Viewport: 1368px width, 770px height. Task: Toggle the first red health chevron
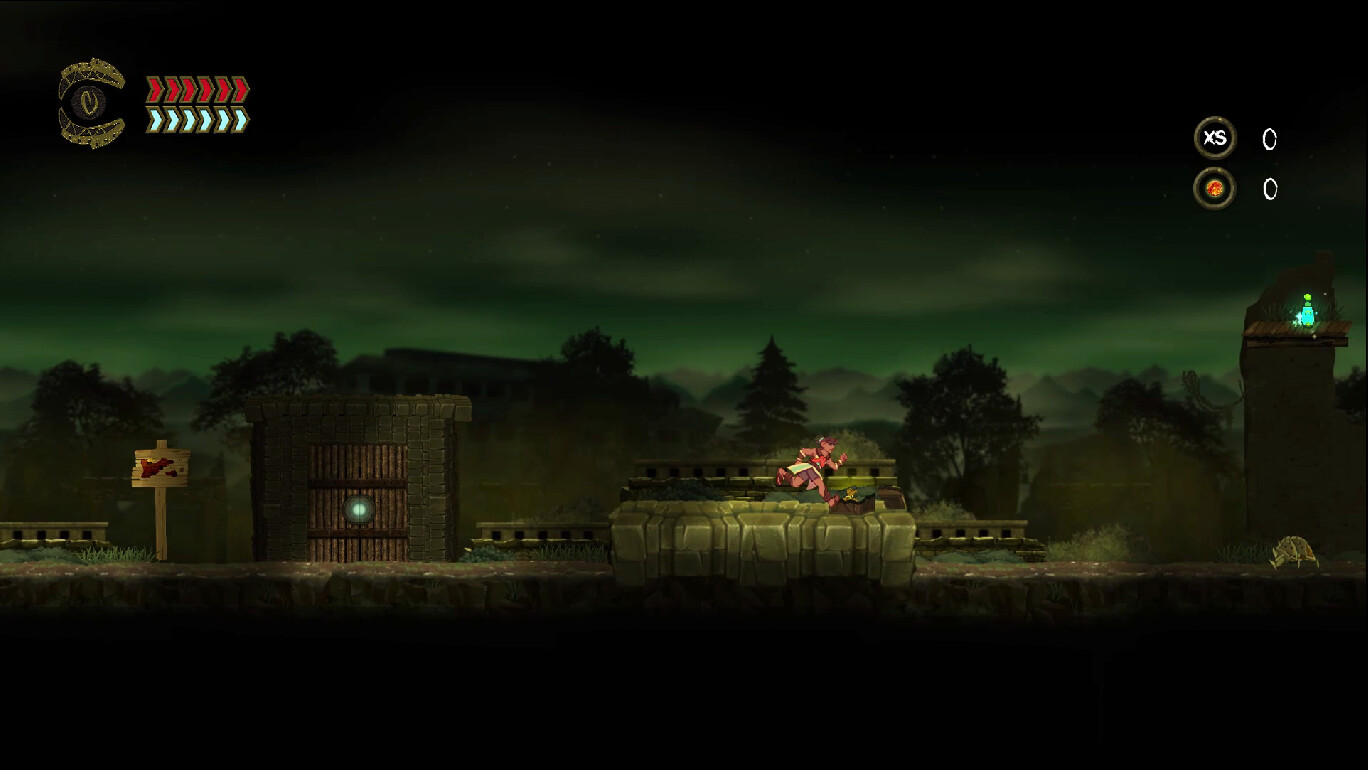[154, 88]
